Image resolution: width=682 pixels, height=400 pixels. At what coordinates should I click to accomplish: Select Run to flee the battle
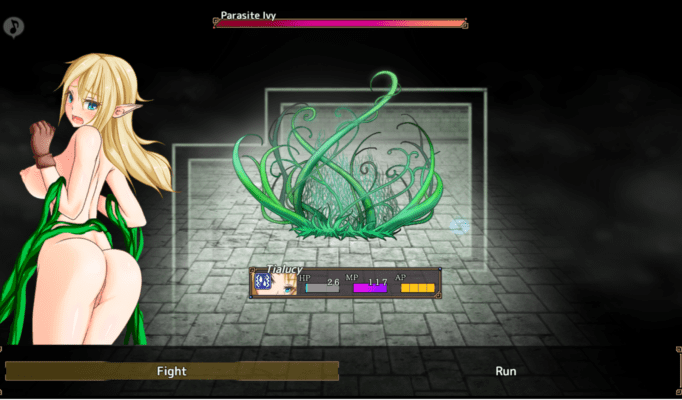click(x=506, y=371)
